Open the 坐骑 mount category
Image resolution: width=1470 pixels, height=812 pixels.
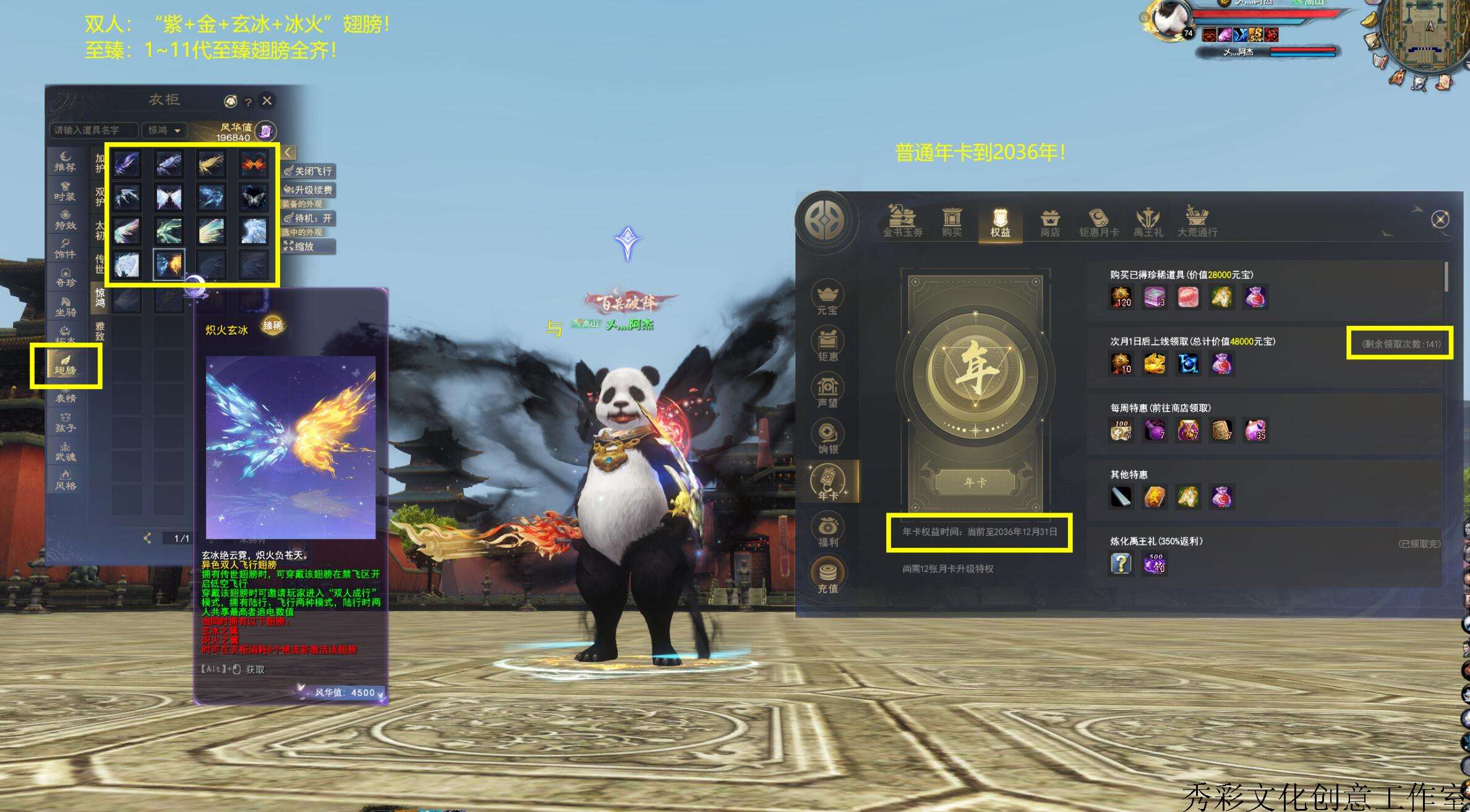(x=66, y=307)
